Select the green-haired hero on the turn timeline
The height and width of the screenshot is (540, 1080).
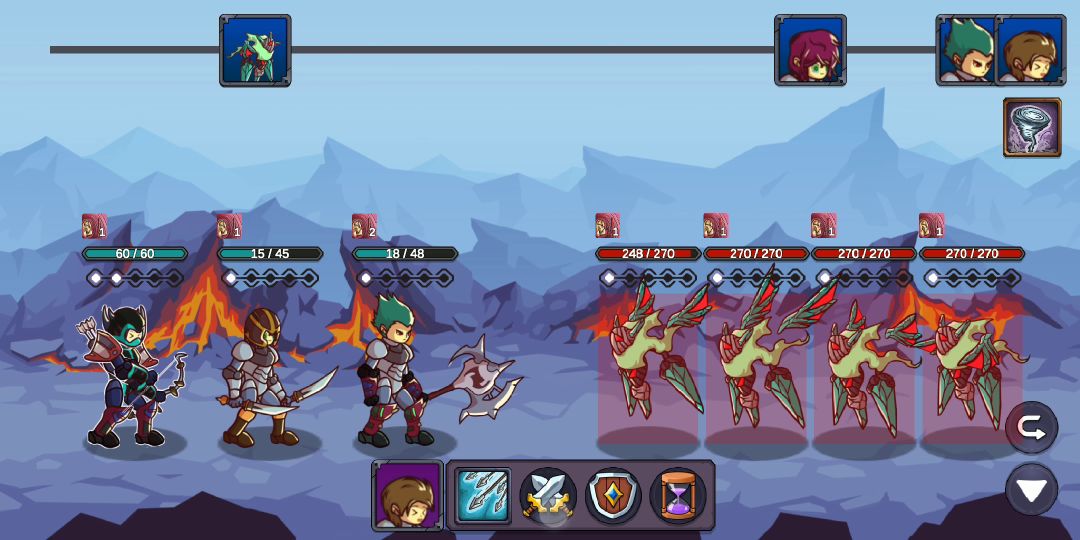coord(966,50)
